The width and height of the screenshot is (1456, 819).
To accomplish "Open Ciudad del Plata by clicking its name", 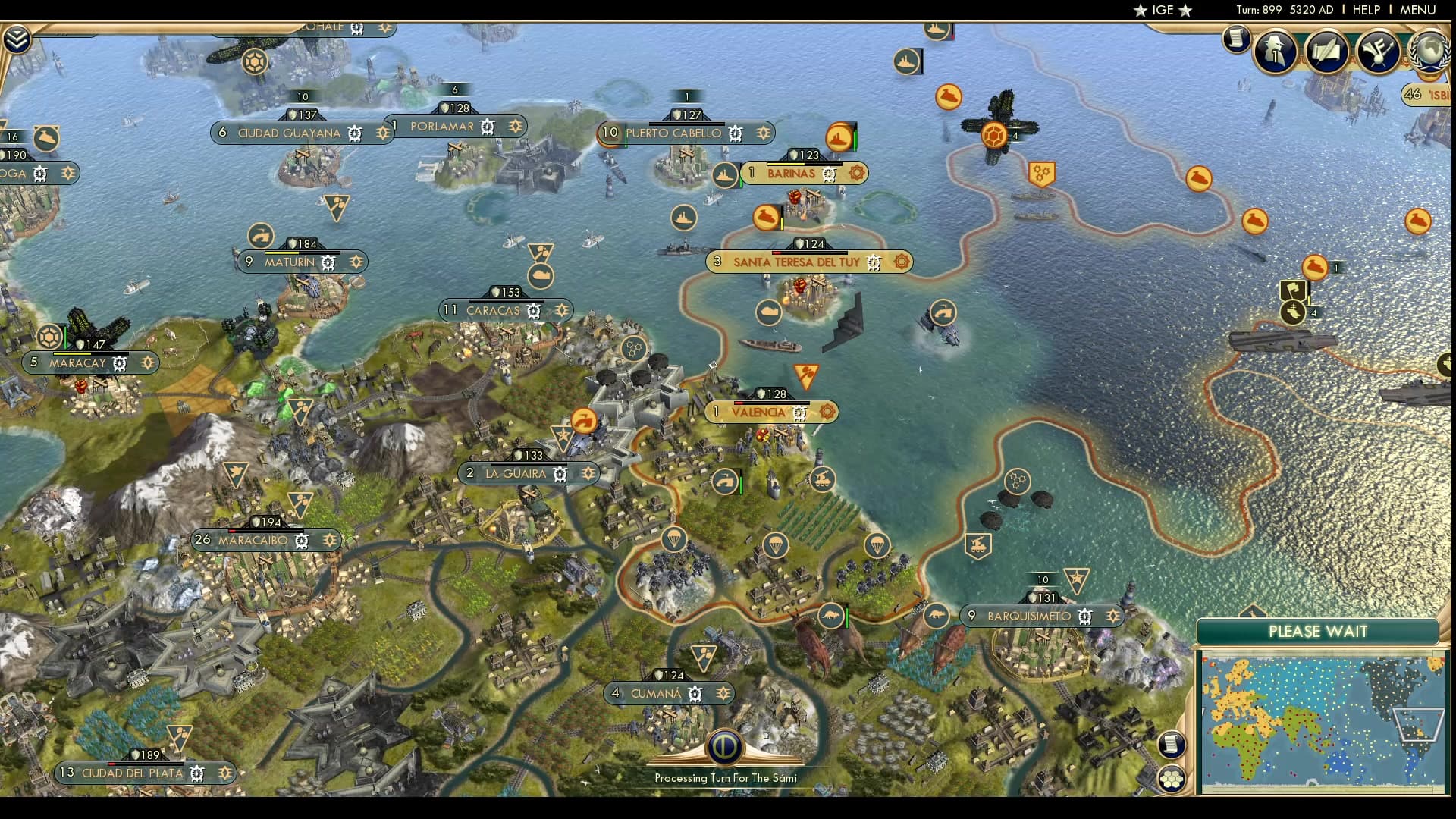I will (x=133, y=773).
